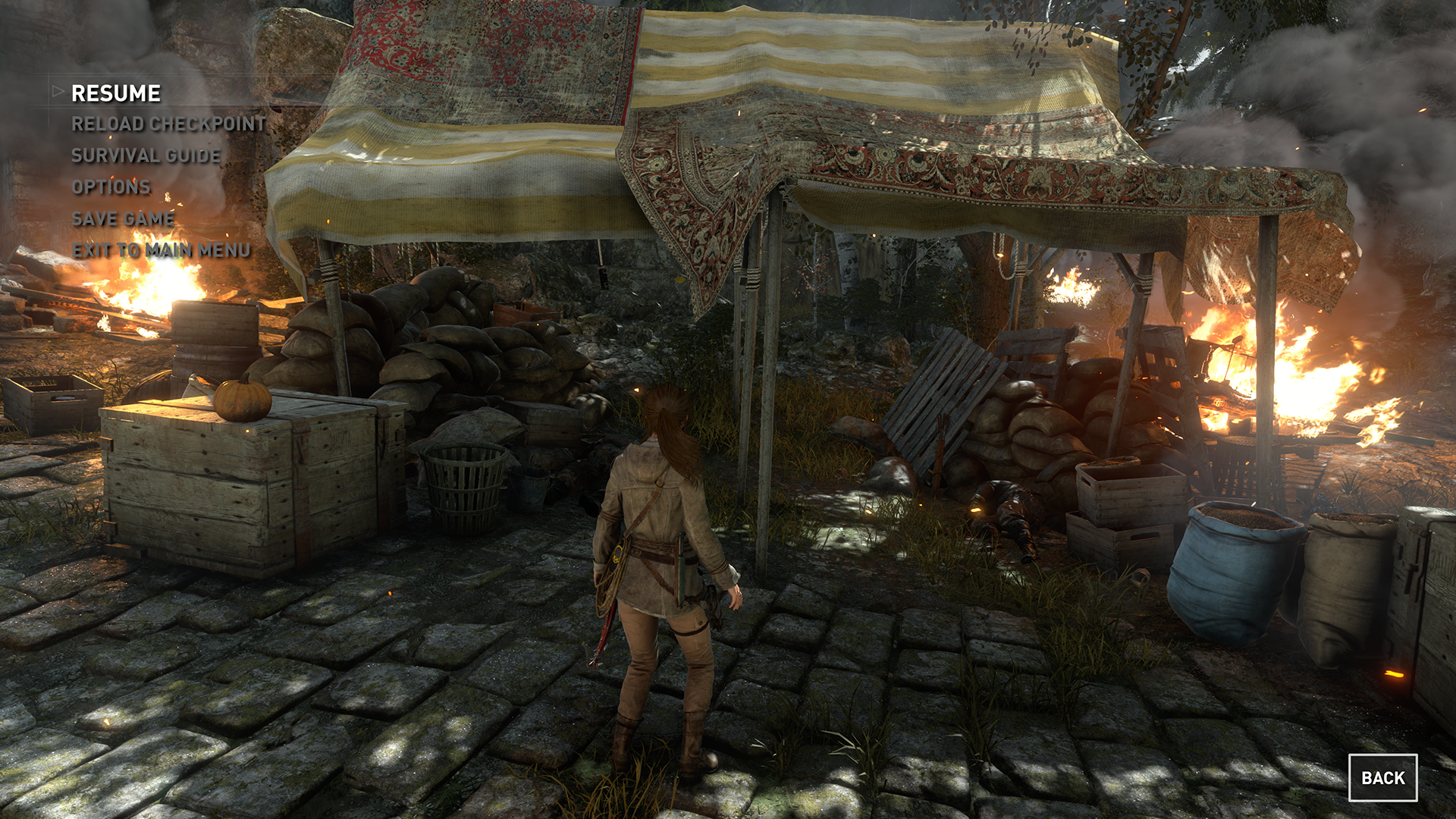
Task: Open the Survival Guide
Action: (x=146, y=155)
